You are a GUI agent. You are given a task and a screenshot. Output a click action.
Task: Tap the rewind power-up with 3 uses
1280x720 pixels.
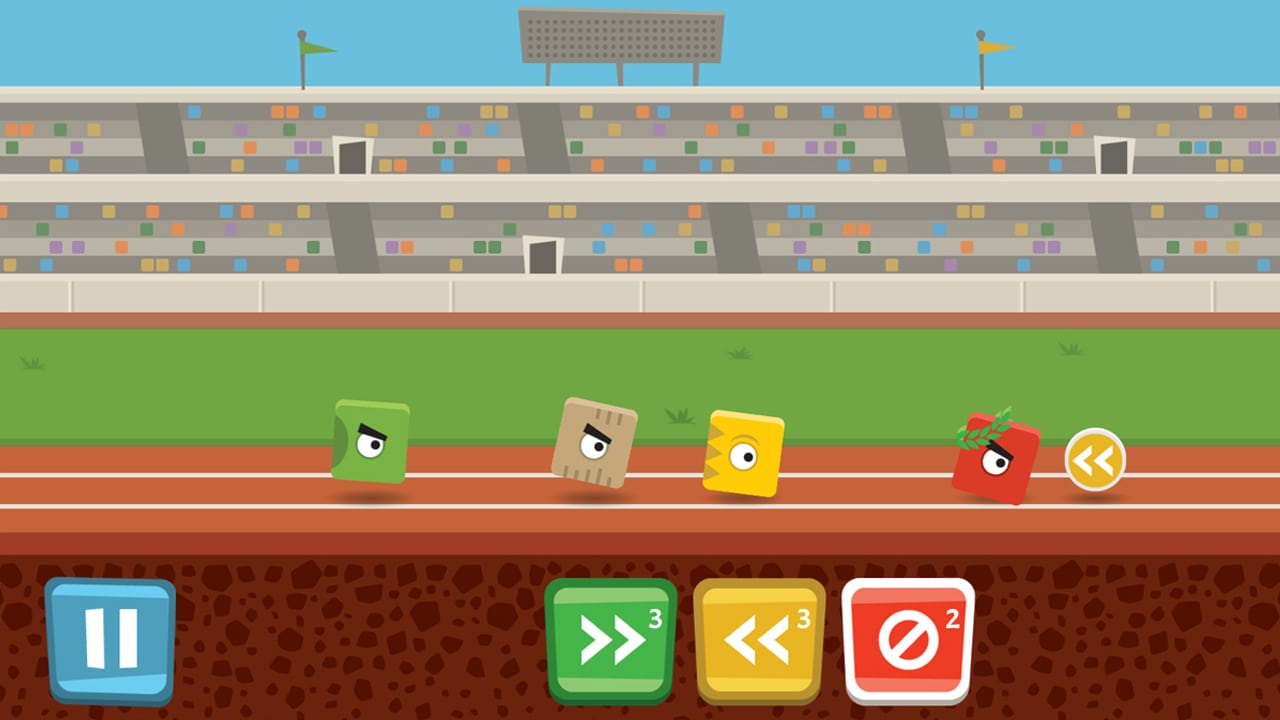click(x=758, y=638)
